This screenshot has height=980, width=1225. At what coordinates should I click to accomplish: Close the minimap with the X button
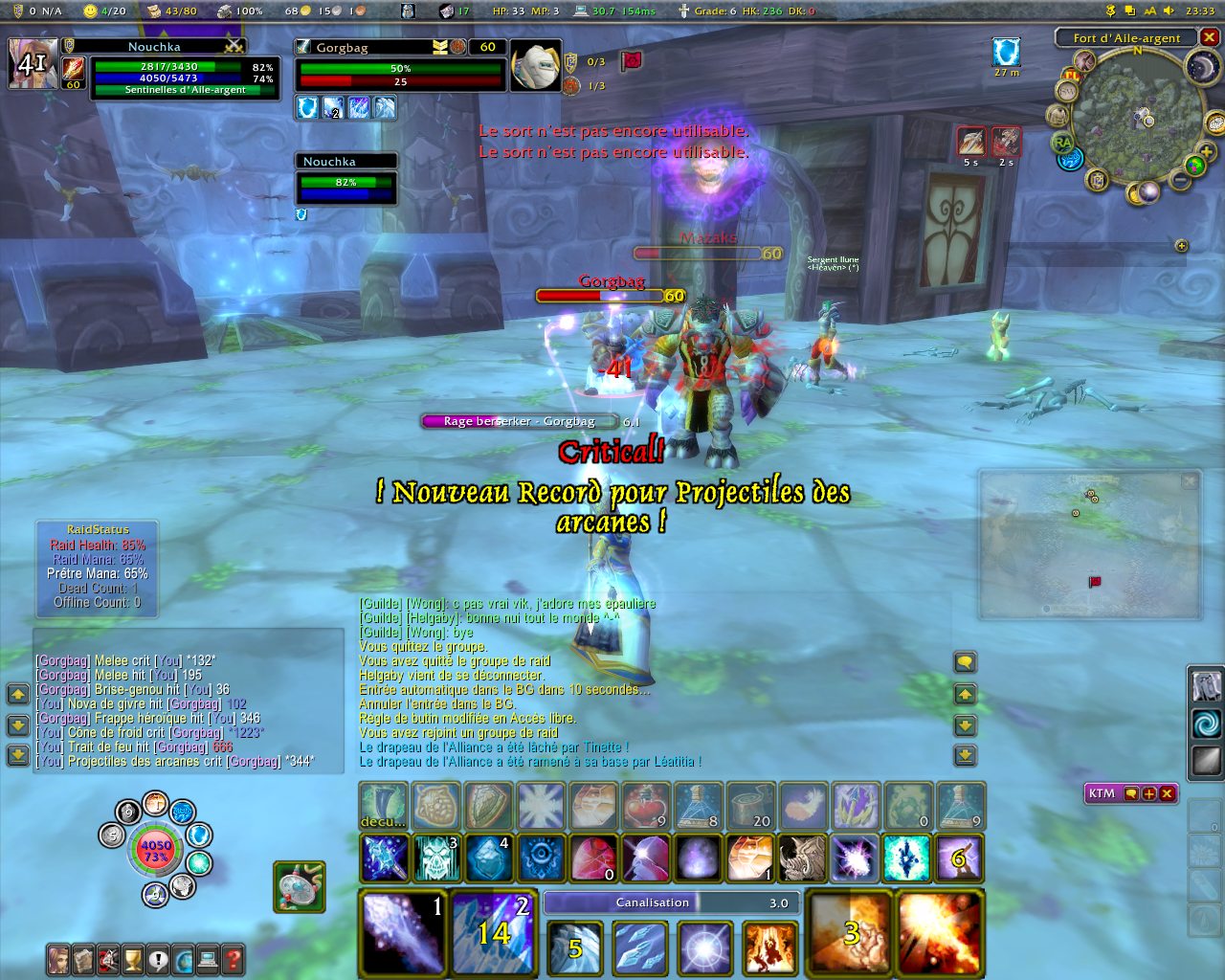1210,37
